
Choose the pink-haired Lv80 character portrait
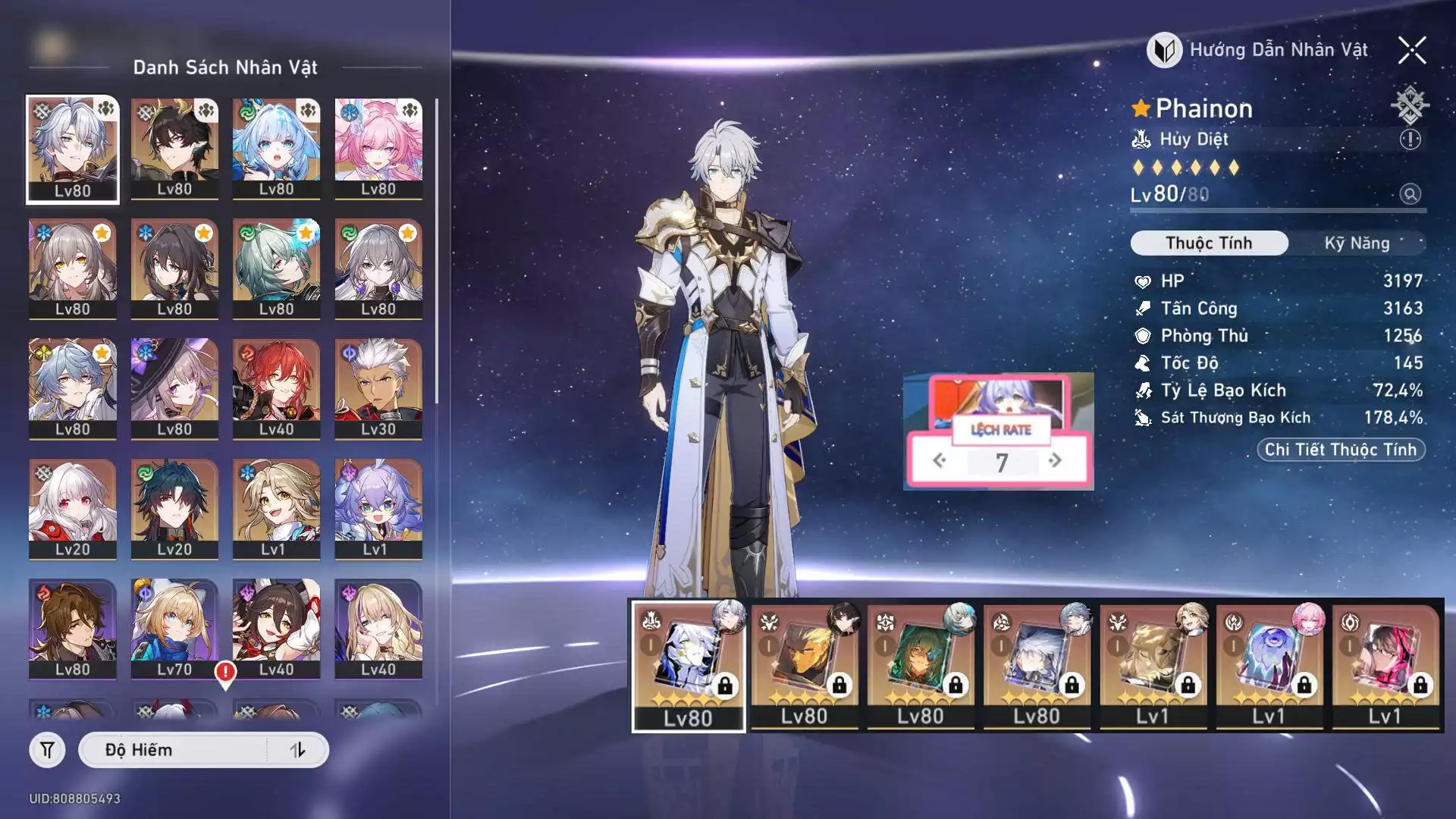(378, 149)
